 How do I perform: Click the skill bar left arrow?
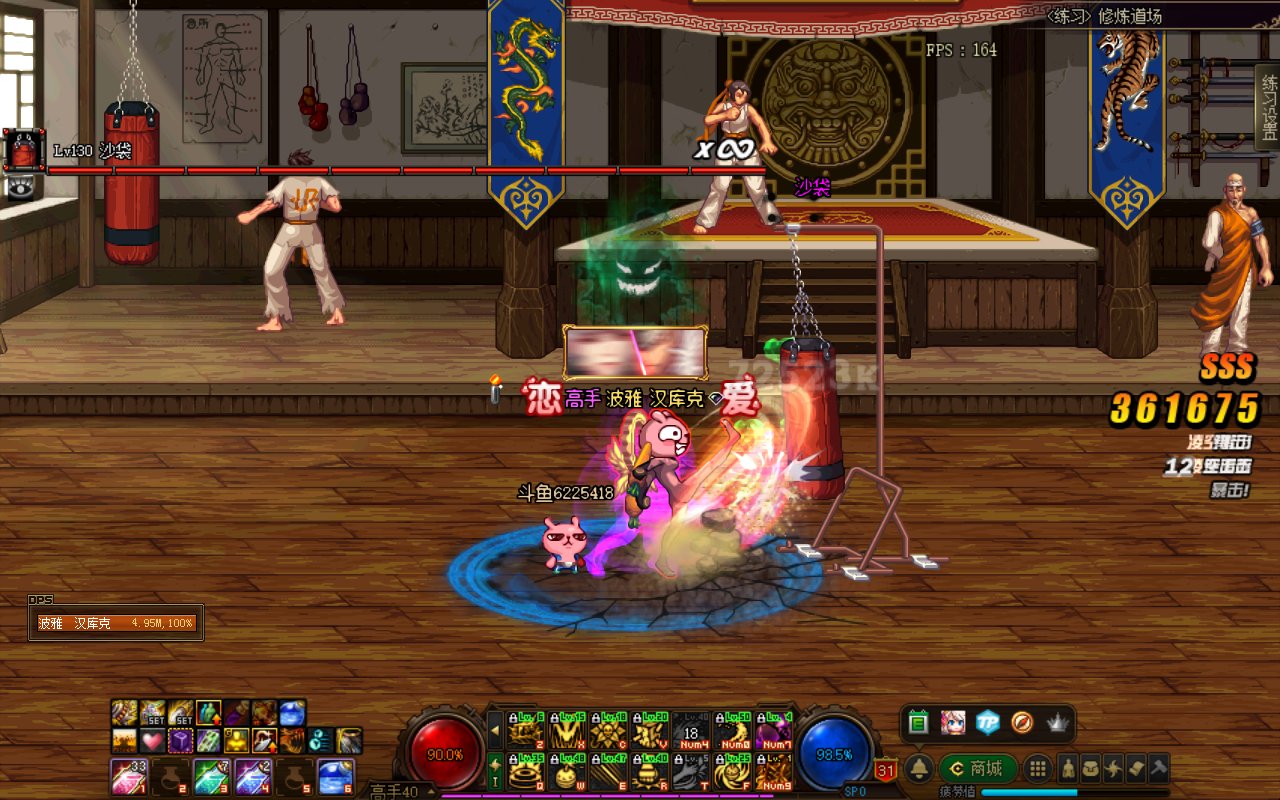point(495,730)
